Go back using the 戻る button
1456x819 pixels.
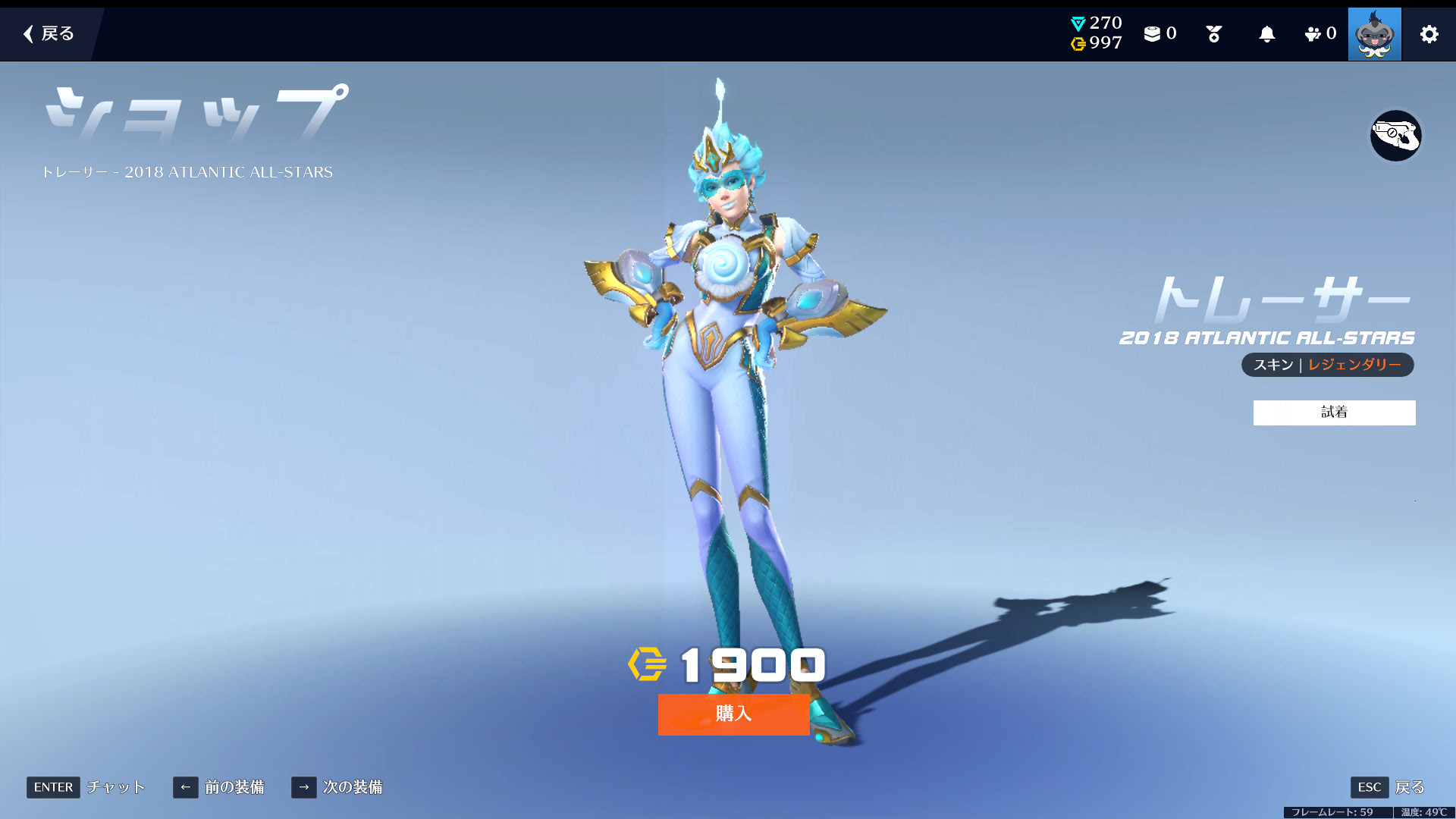coord(49,33)
